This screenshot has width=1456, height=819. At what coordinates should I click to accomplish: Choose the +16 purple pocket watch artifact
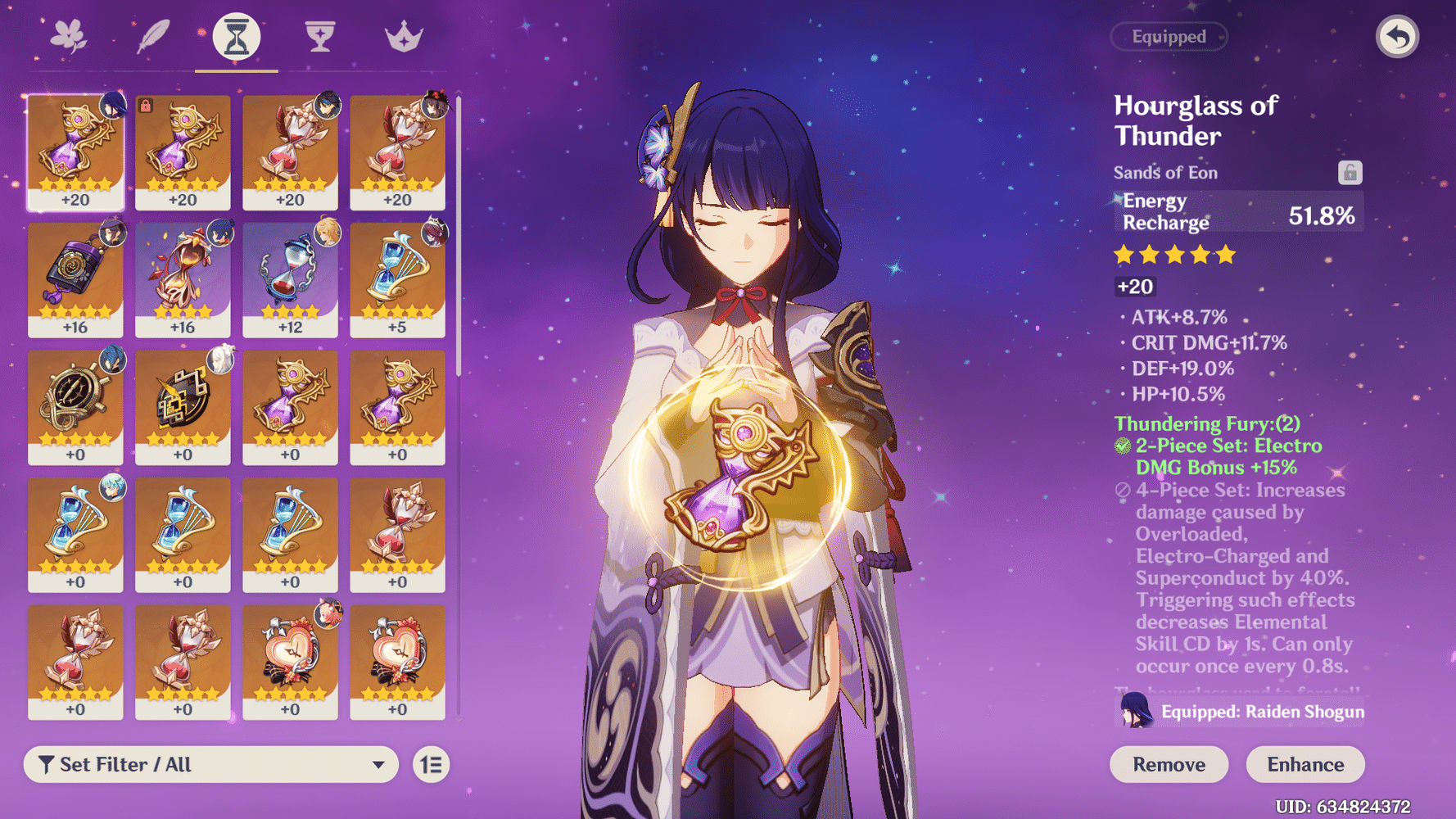(75, 279)
